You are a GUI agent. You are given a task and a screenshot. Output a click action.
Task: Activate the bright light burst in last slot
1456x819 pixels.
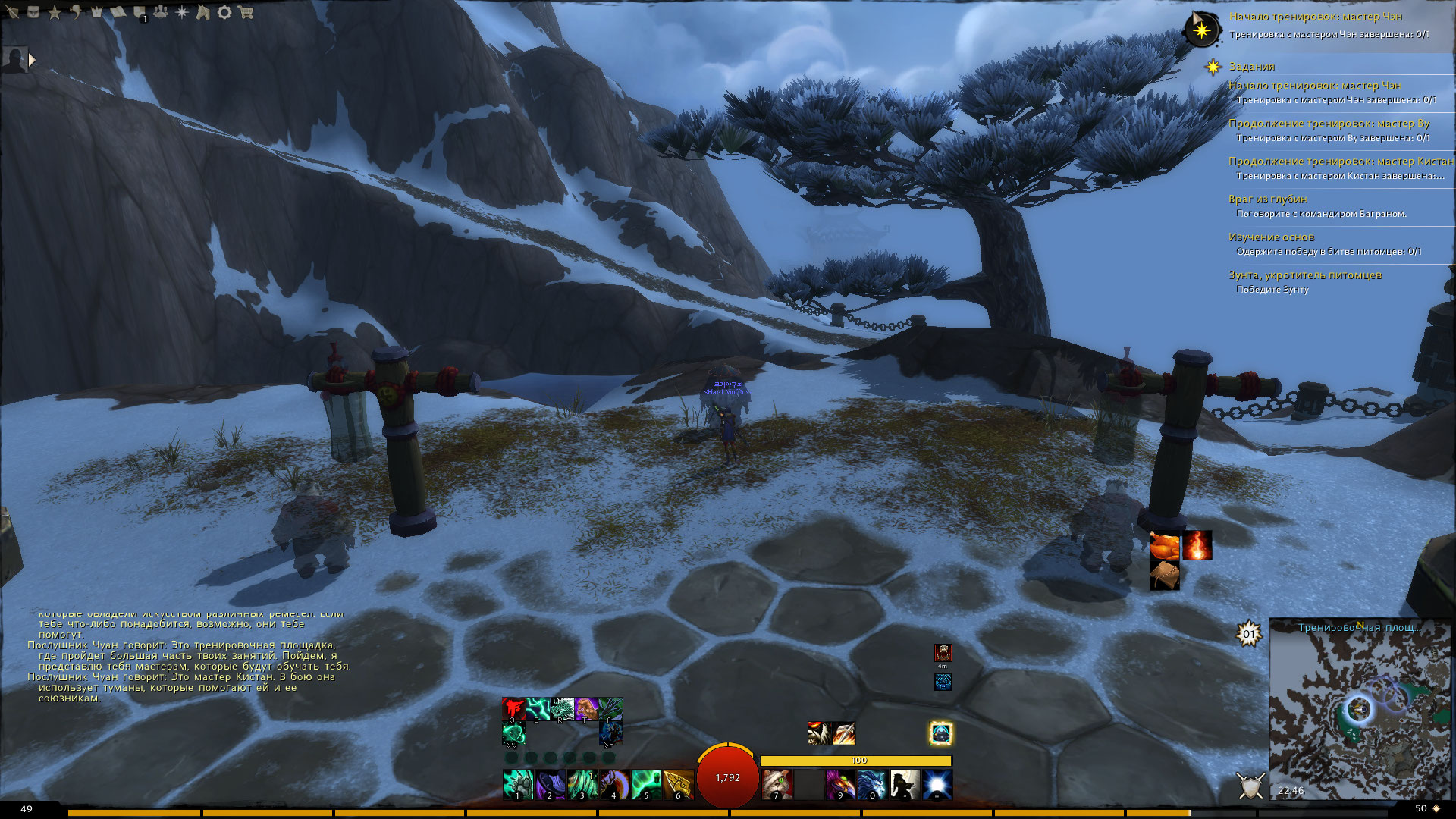point(937,784)
